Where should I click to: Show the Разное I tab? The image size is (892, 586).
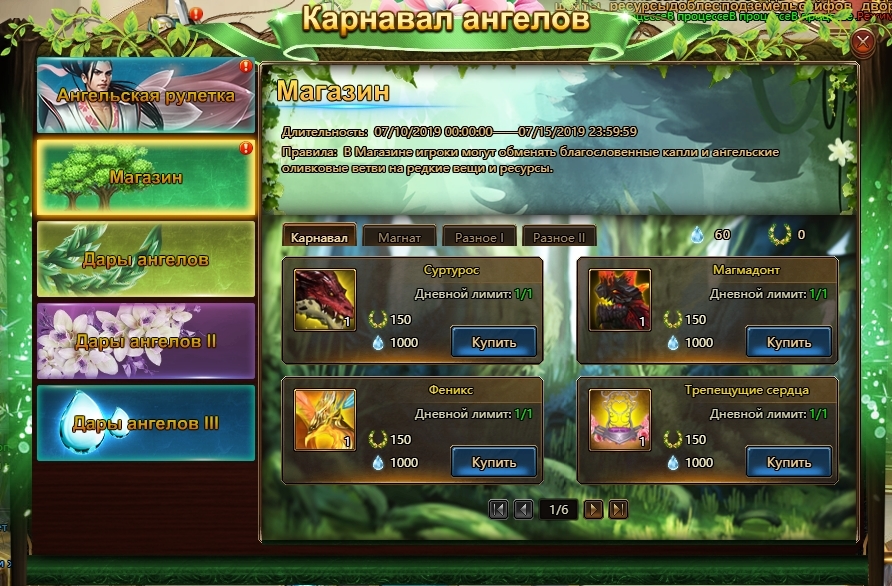[479, 237]
